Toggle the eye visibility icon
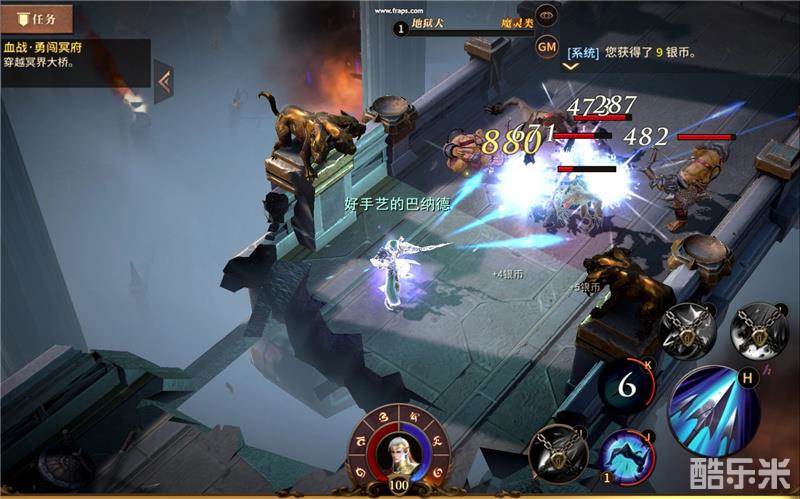 point(546,15)
